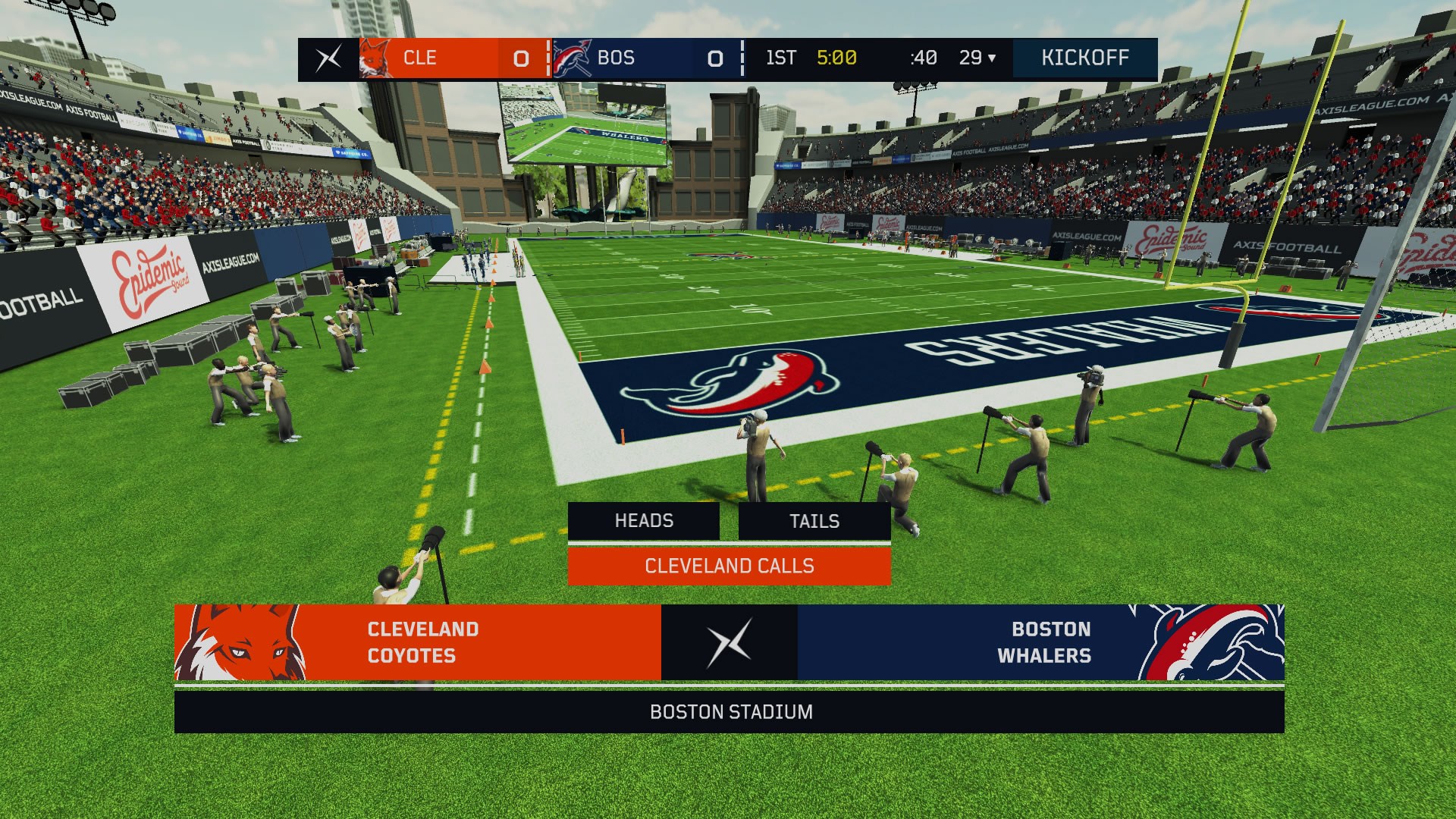
Task: Toggle the play clock :40 display
Action: pyautogui.click(x=922, y=58)
